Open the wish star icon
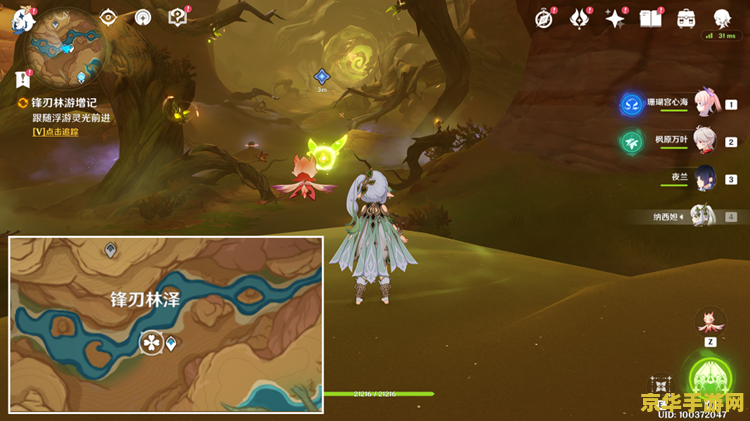 (615, 18)
